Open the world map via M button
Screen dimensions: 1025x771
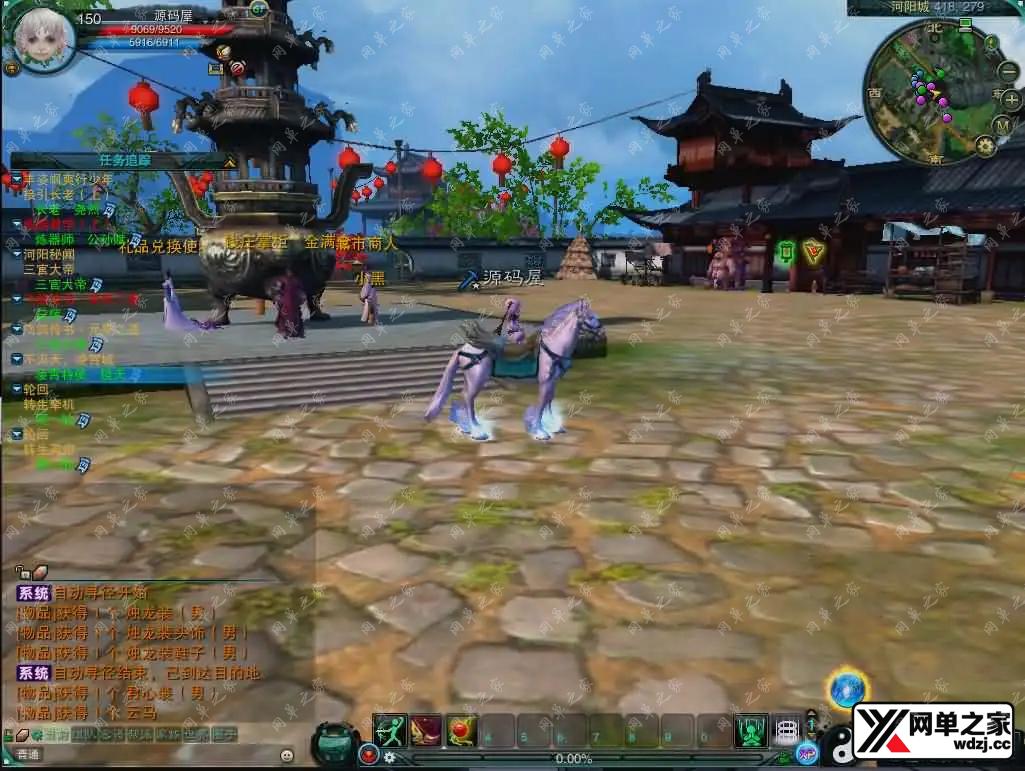[1003, 125]
